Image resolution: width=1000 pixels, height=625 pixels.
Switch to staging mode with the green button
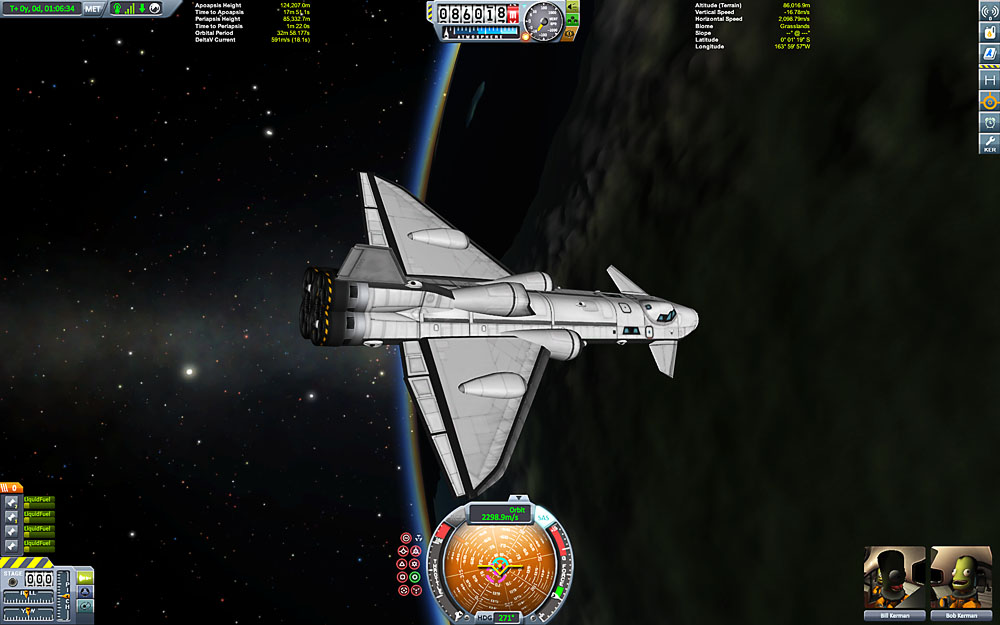[x=85, y=577]
